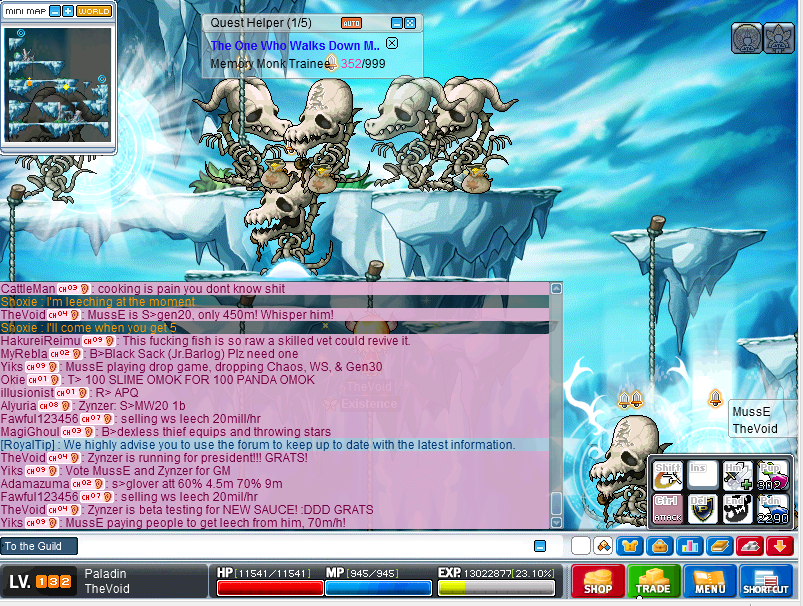803x606 pixels.
Task: Minimize the mini map with minus button
Action: click(55, 11)
